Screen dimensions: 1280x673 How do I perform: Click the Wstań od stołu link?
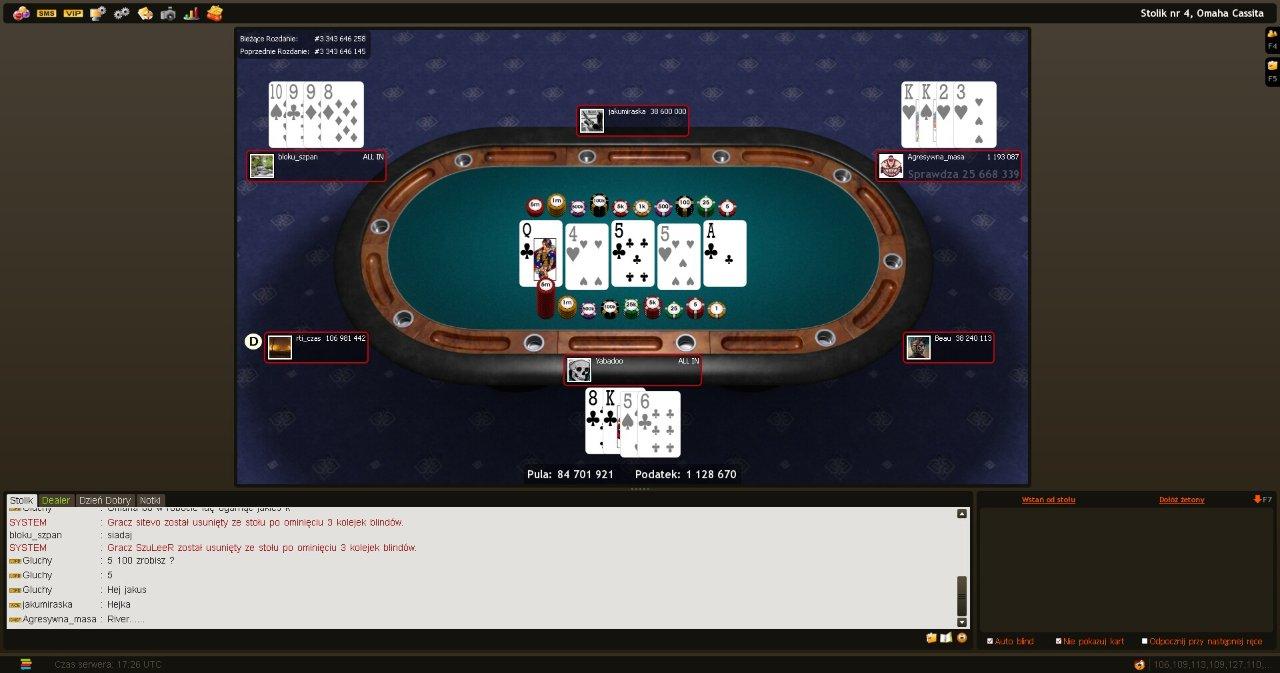point(1048,499)
